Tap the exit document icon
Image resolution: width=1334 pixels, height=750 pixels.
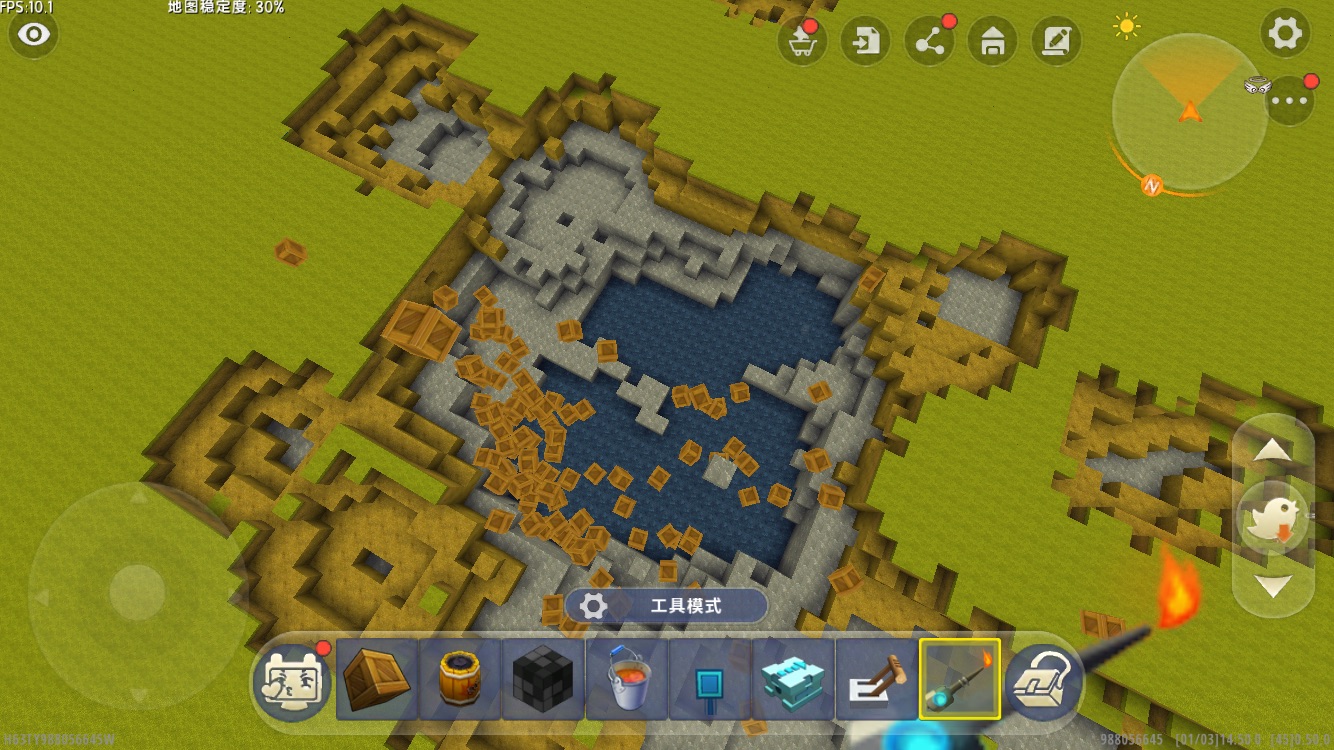(865, 41)
